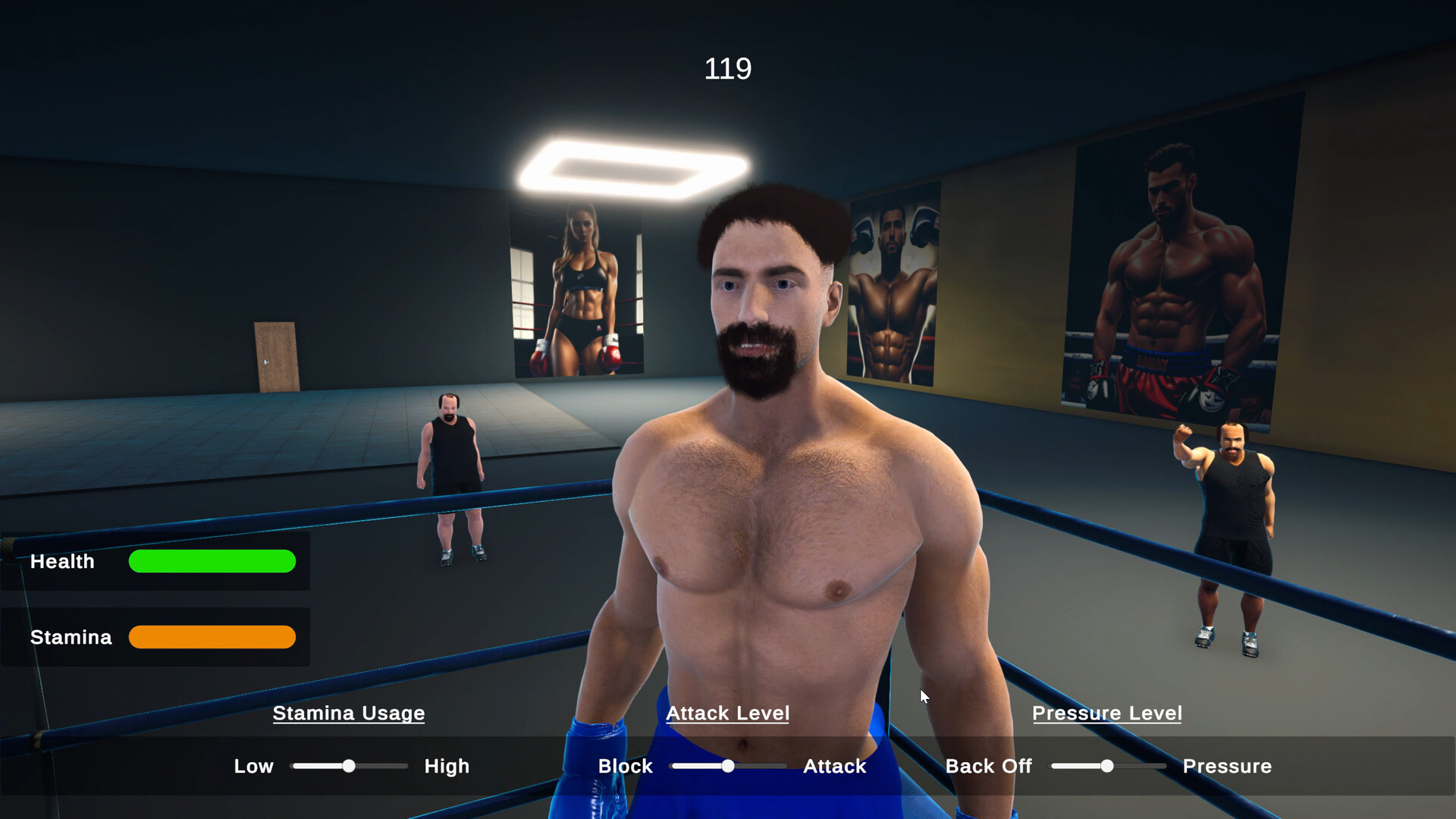The width and height of the screenshot is (1456, 819).
Task: Click the High label on the stamina slider
Action: 447,766
